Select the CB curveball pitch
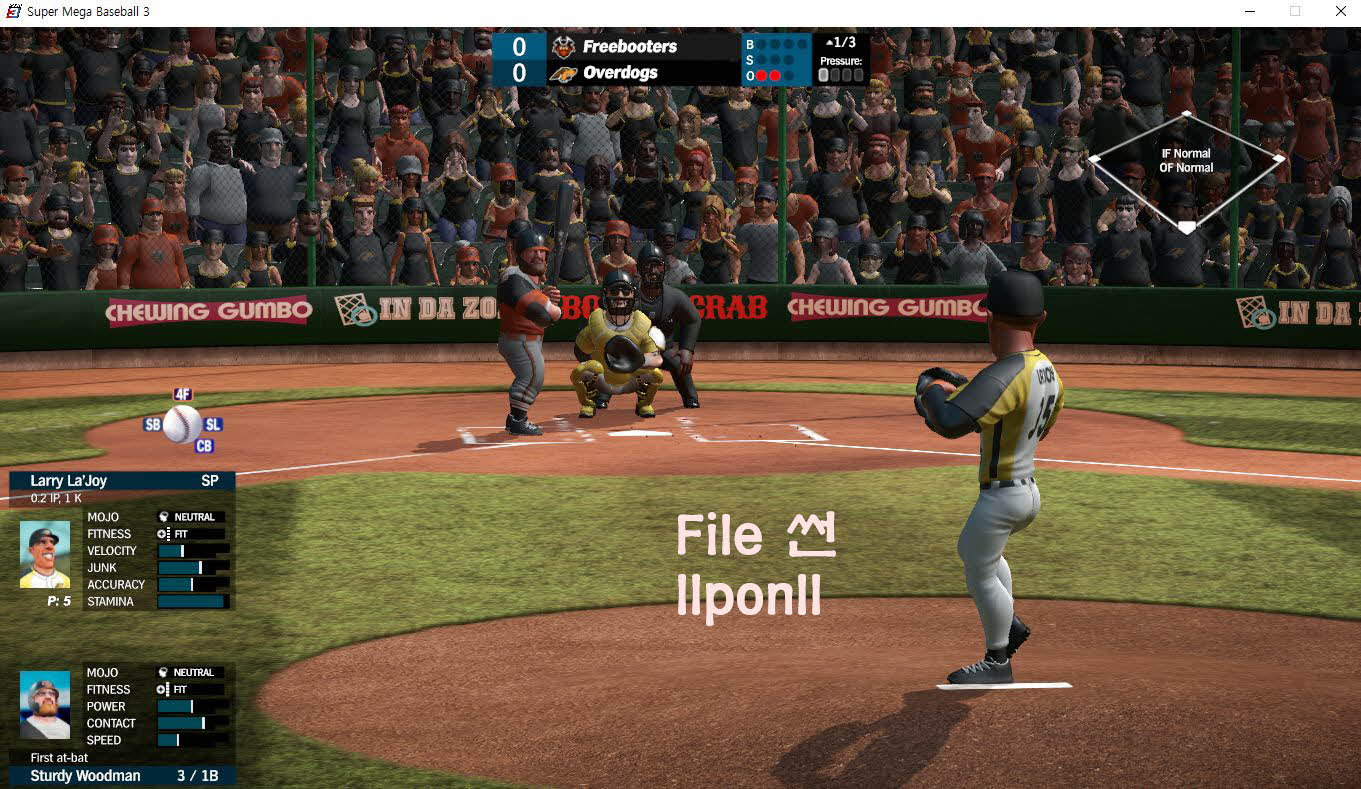 pyautogui.click(x=204, y=446)
